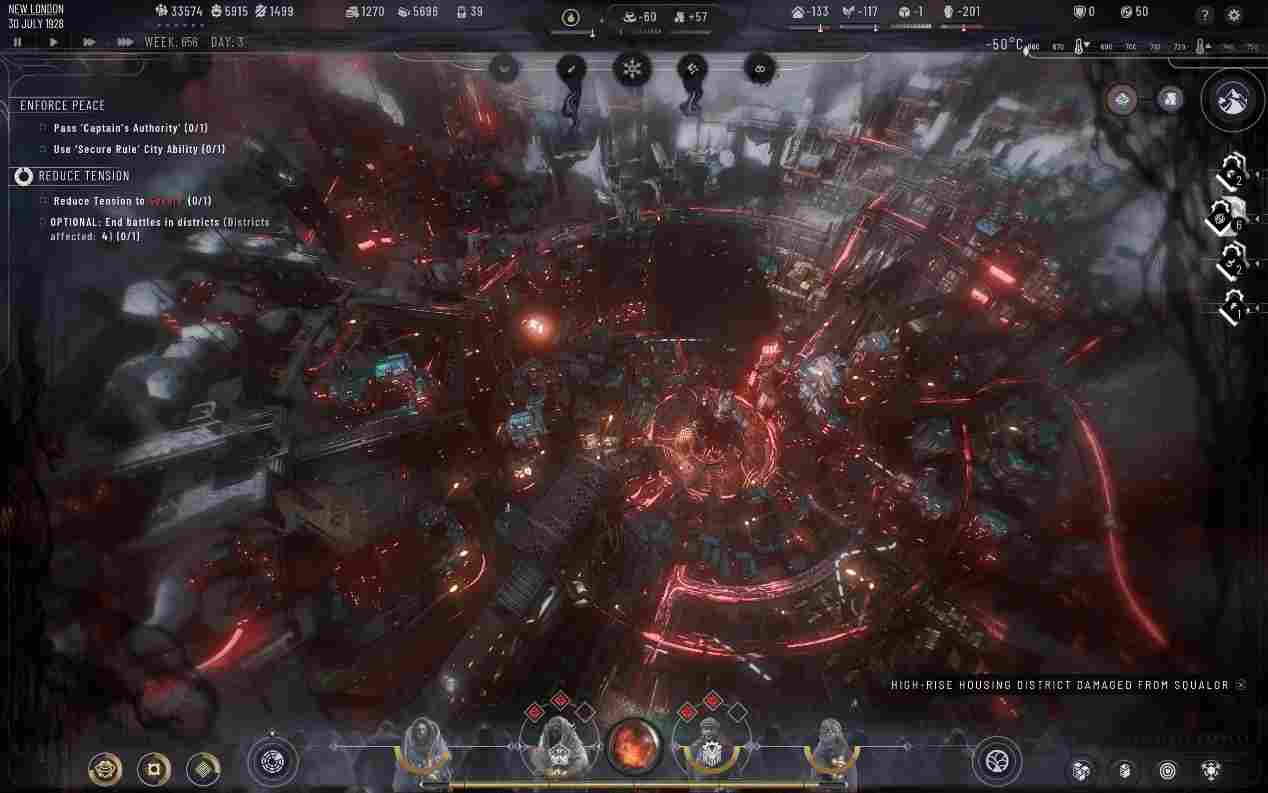1268x793 pixels.
Task: Select the snowflake icon in top toolbar
Action: [632, 69]
